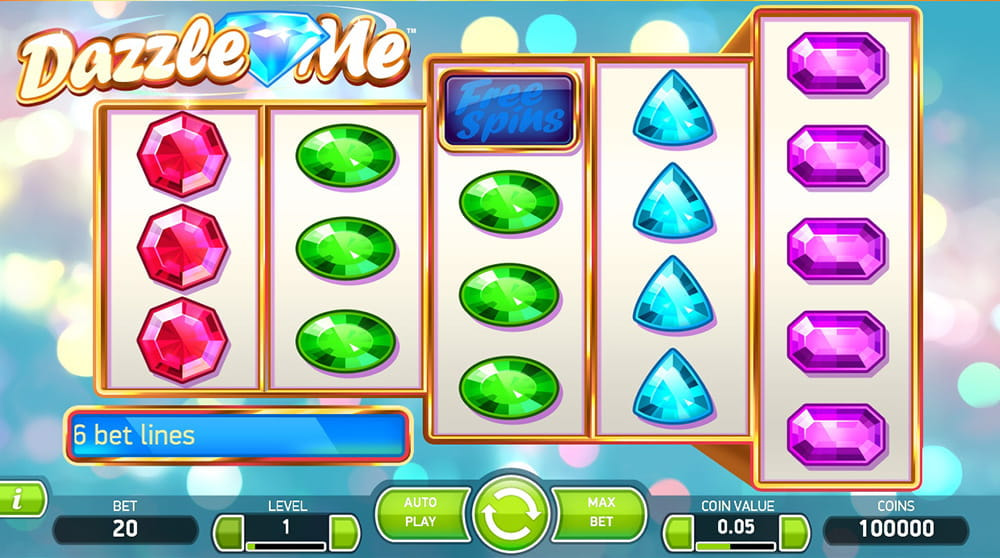Select the Max Bet button
This screenshot has width=1000, height=558.
point(602,513)
